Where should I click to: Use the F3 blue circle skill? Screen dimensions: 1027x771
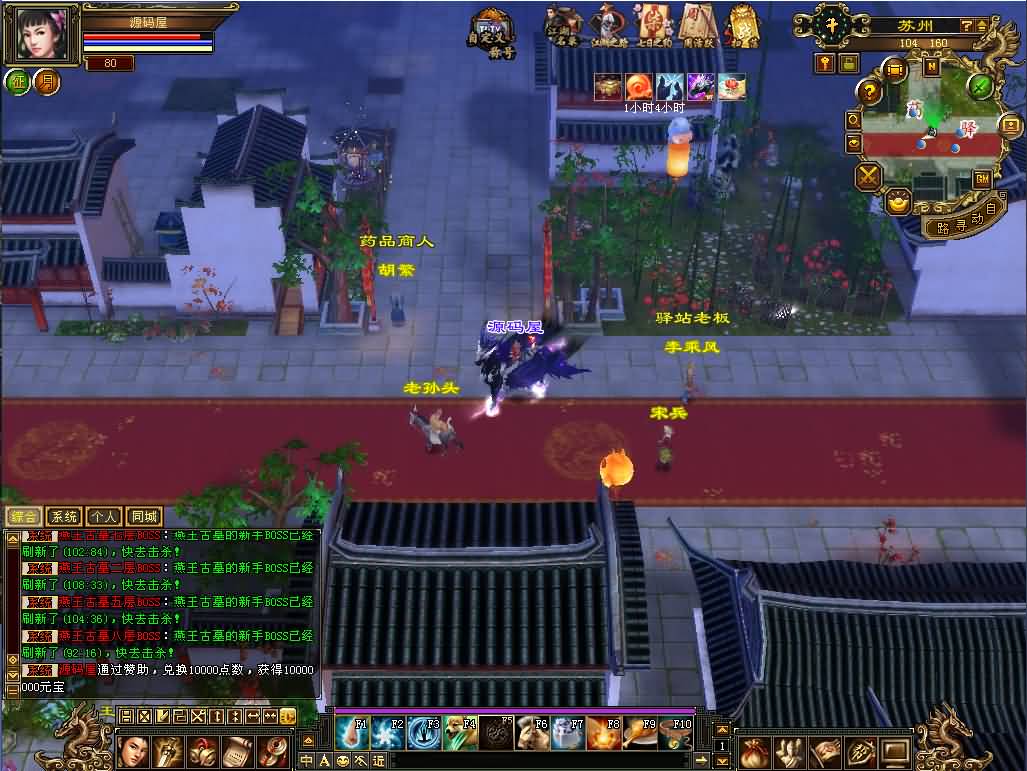(423, 733)
